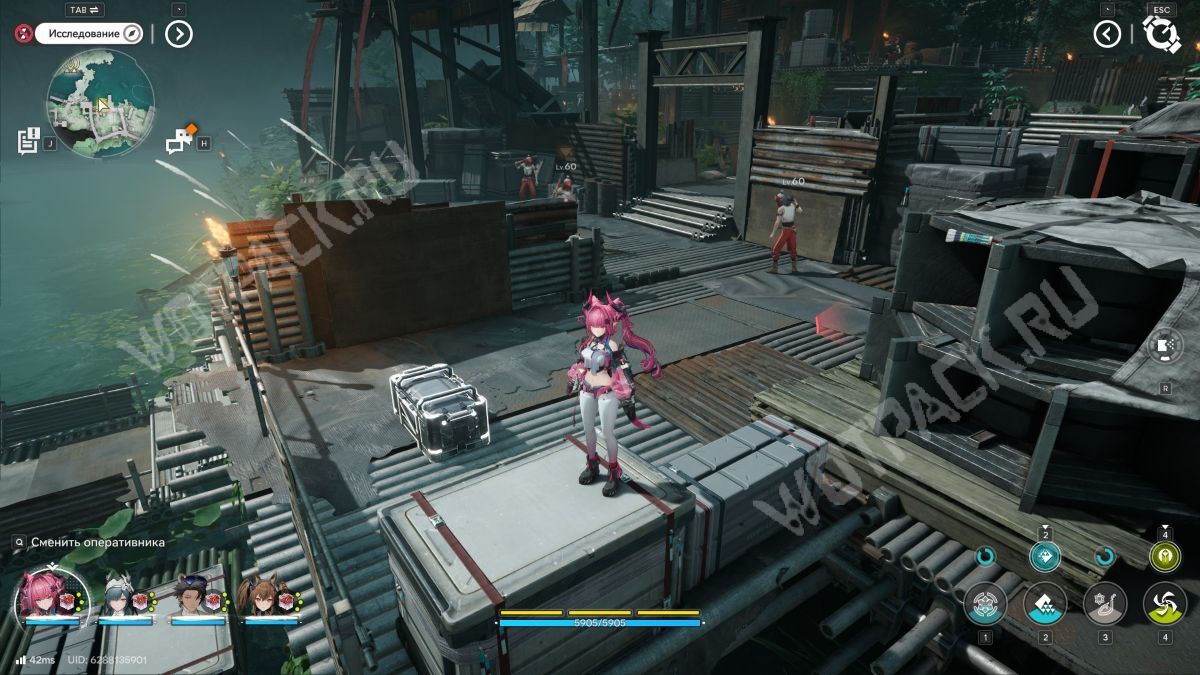Click the back arrow button at top right
The width and height of the screenshot is (1200, 675).
pyautogui.click(x=1106, y=34)
